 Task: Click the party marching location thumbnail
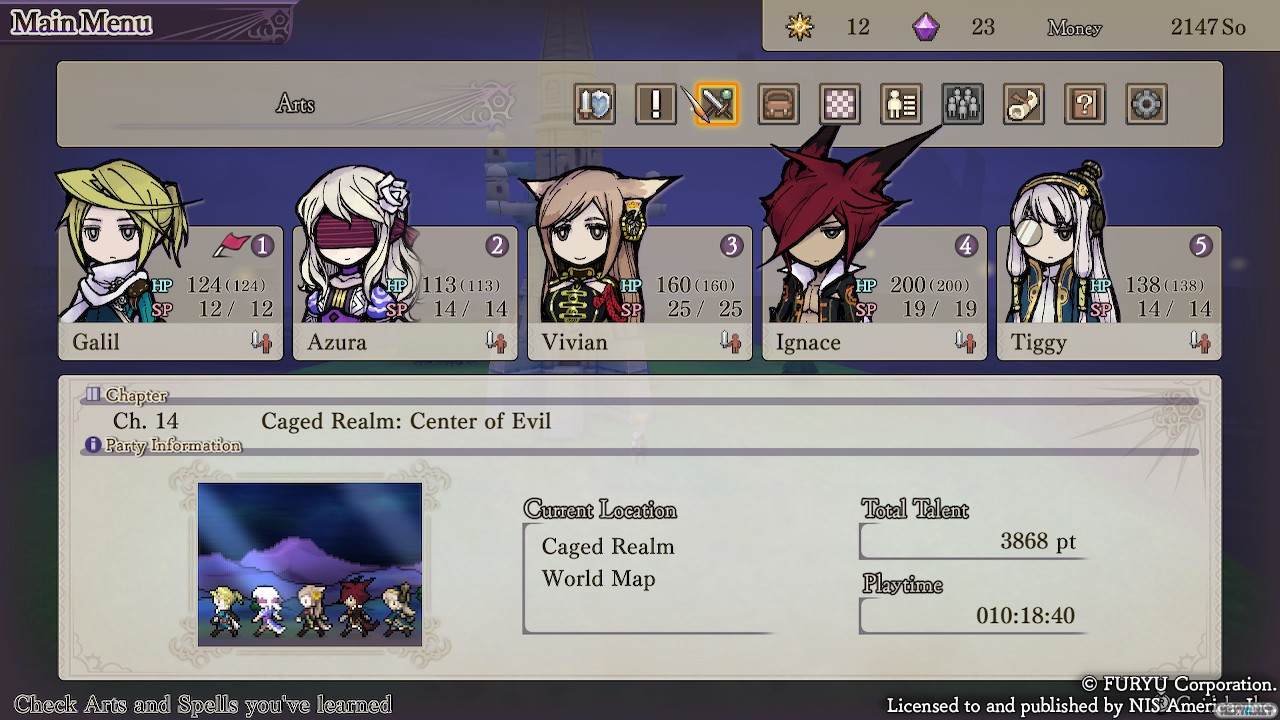[x=310, y=564]
